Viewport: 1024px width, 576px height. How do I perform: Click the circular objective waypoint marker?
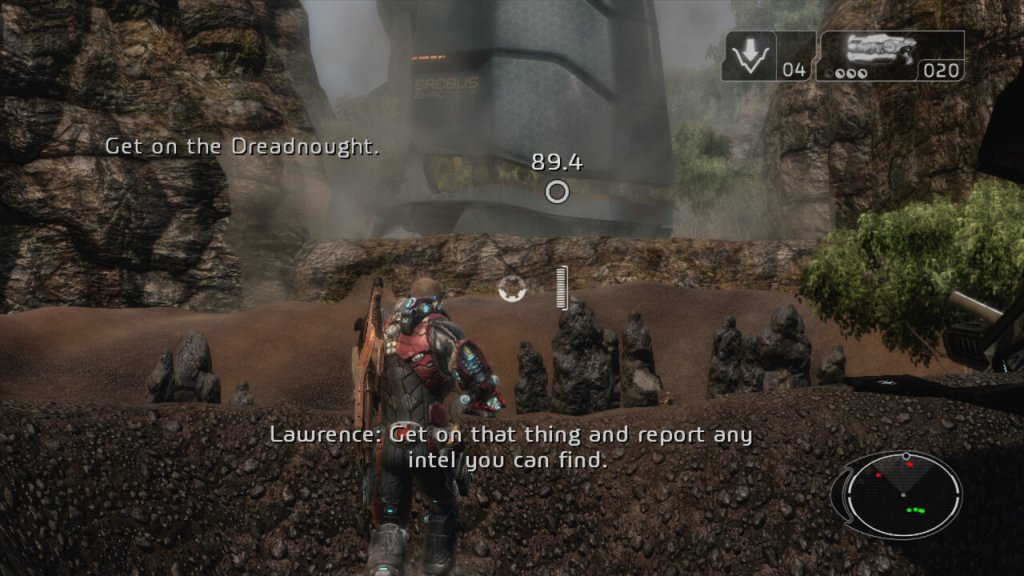(x=557, y=192)
